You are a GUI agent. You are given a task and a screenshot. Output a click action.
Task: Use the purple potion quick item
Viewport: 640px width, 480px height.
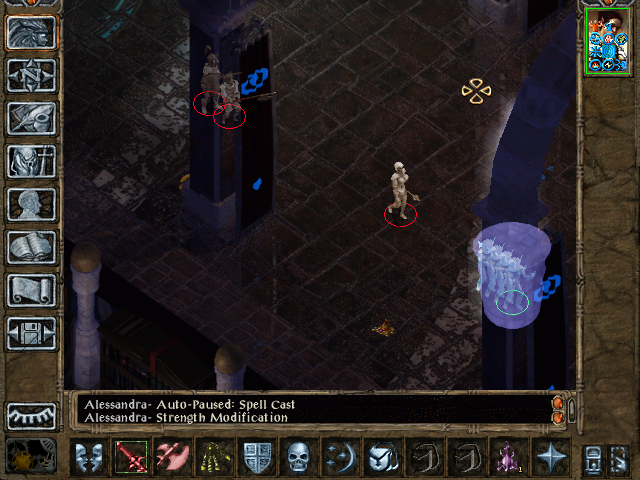pos(508,457)
